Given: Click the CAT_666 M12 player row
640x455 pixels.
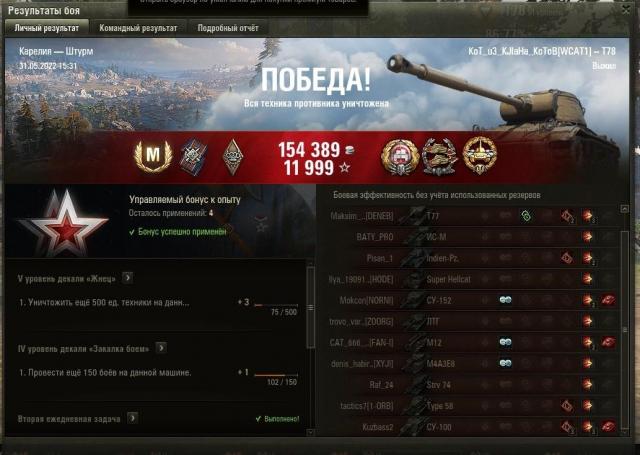Looking at the screenshot, I should coord(470,342).
